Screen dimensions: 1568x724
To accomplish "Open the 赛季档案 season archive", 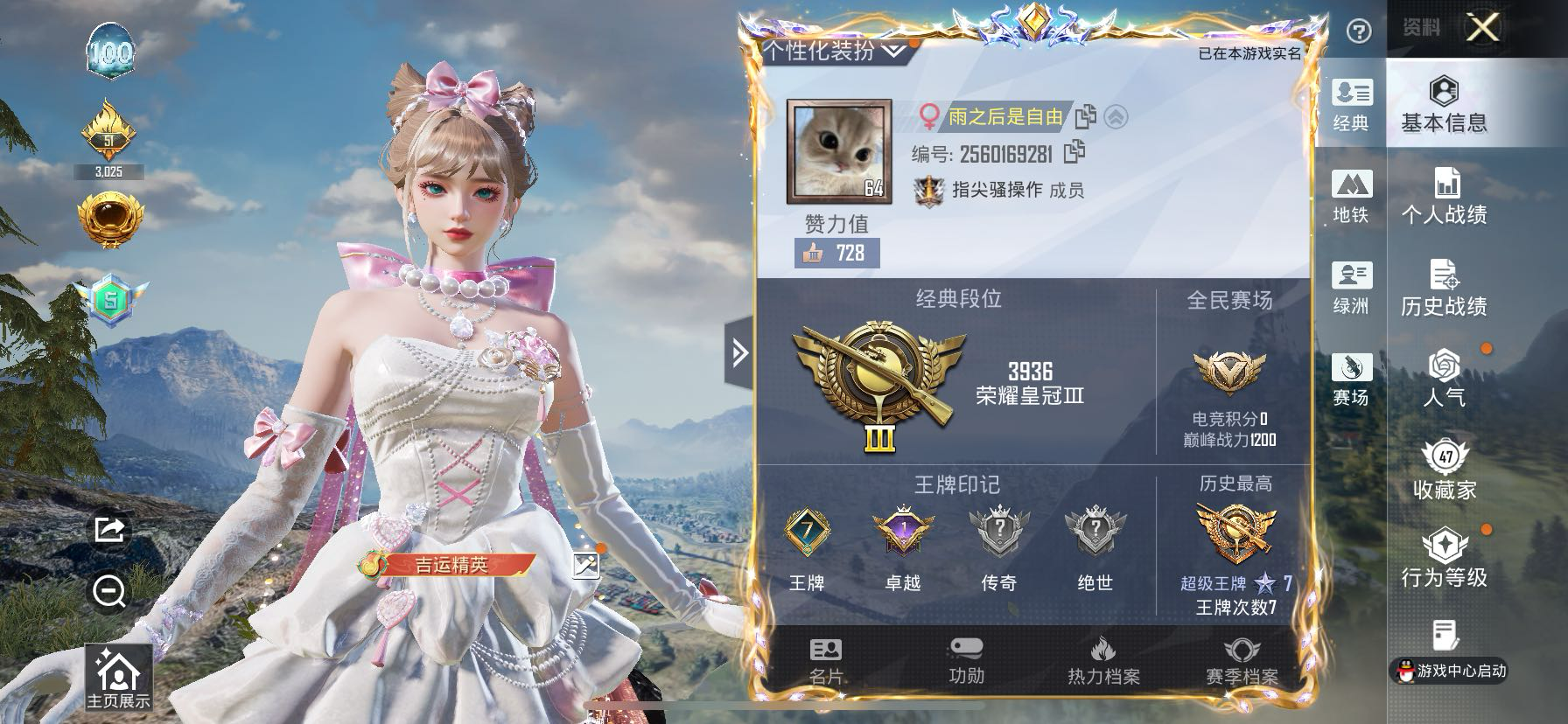I will pos(1242,661).
